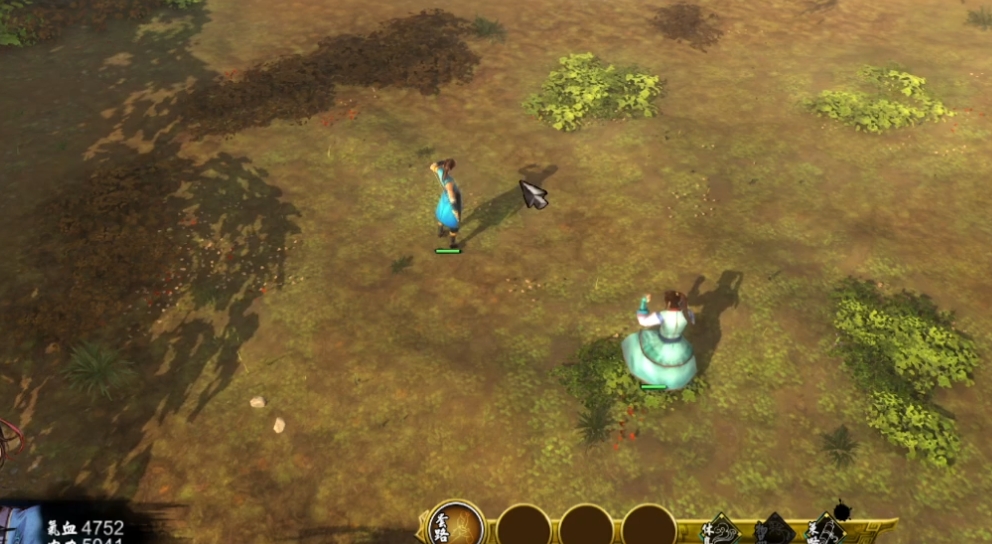This screenshot has width=992, height=544.
Task: Activate the 套路 skill icon
Action: click(x=456, y=525)
